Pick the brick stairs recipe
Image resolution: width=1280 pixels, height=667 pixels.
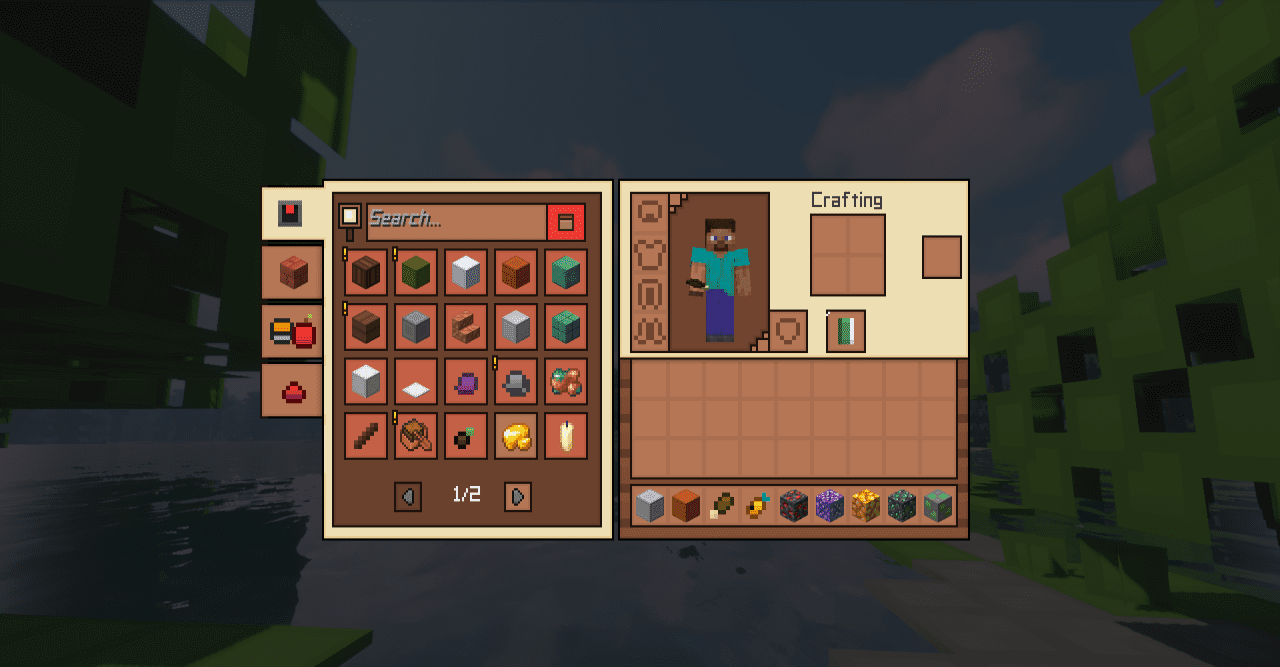(466, 327)
